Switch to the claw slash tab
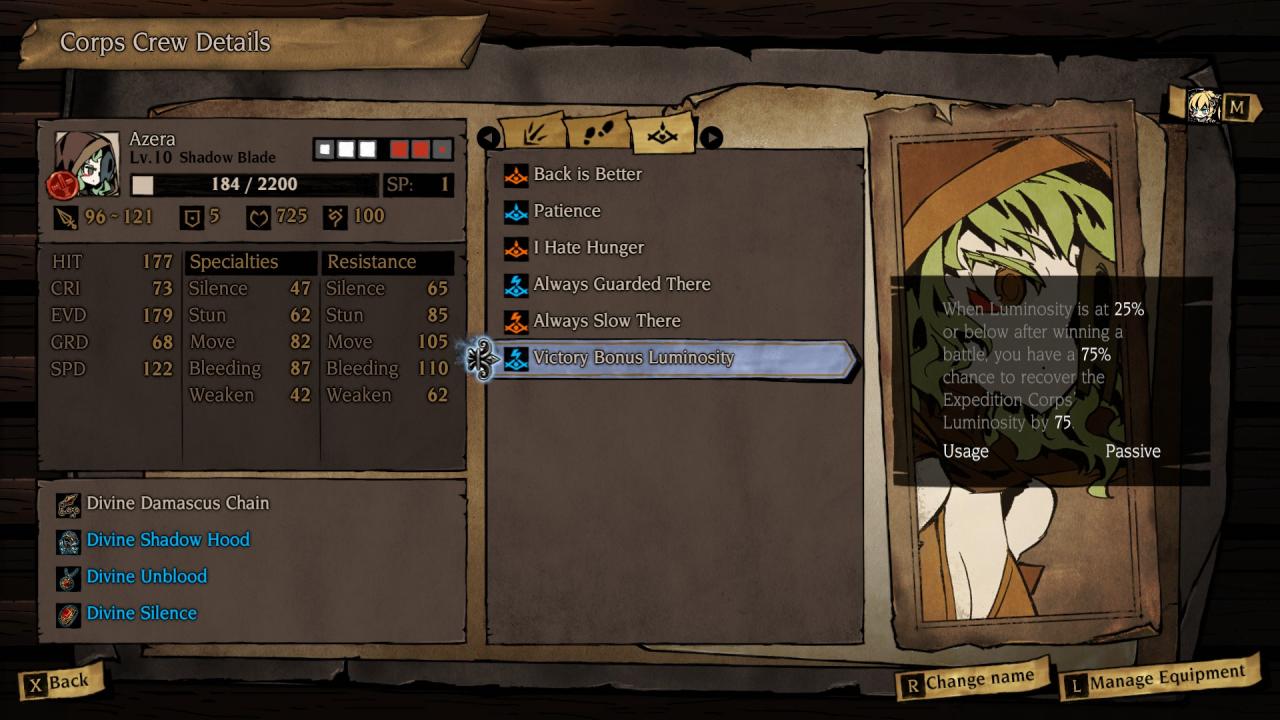The width and height of the screenshot is (1280, 720). 530,135
